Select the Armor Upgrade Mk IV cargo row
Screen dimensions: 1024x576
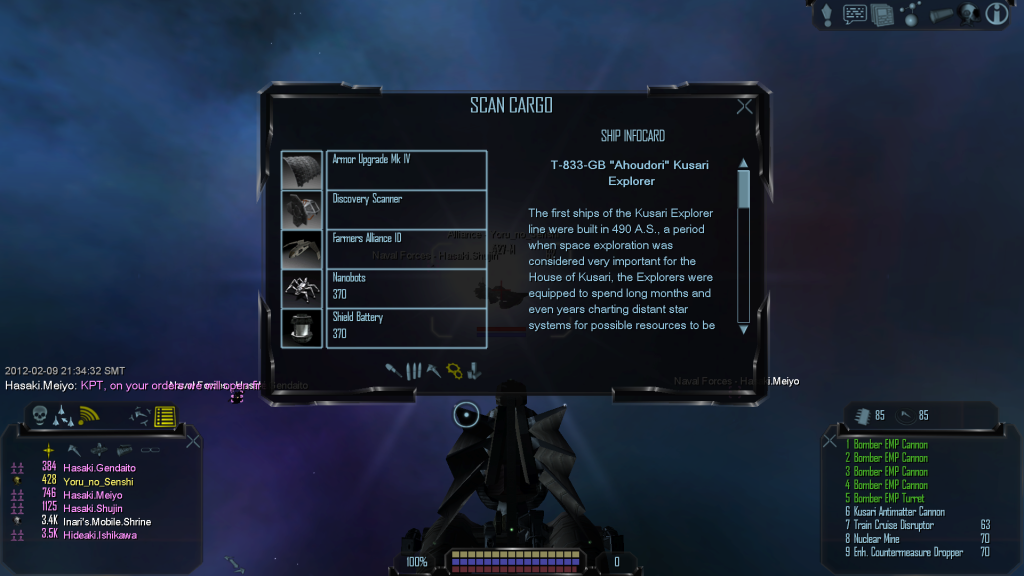click(406, 169)
